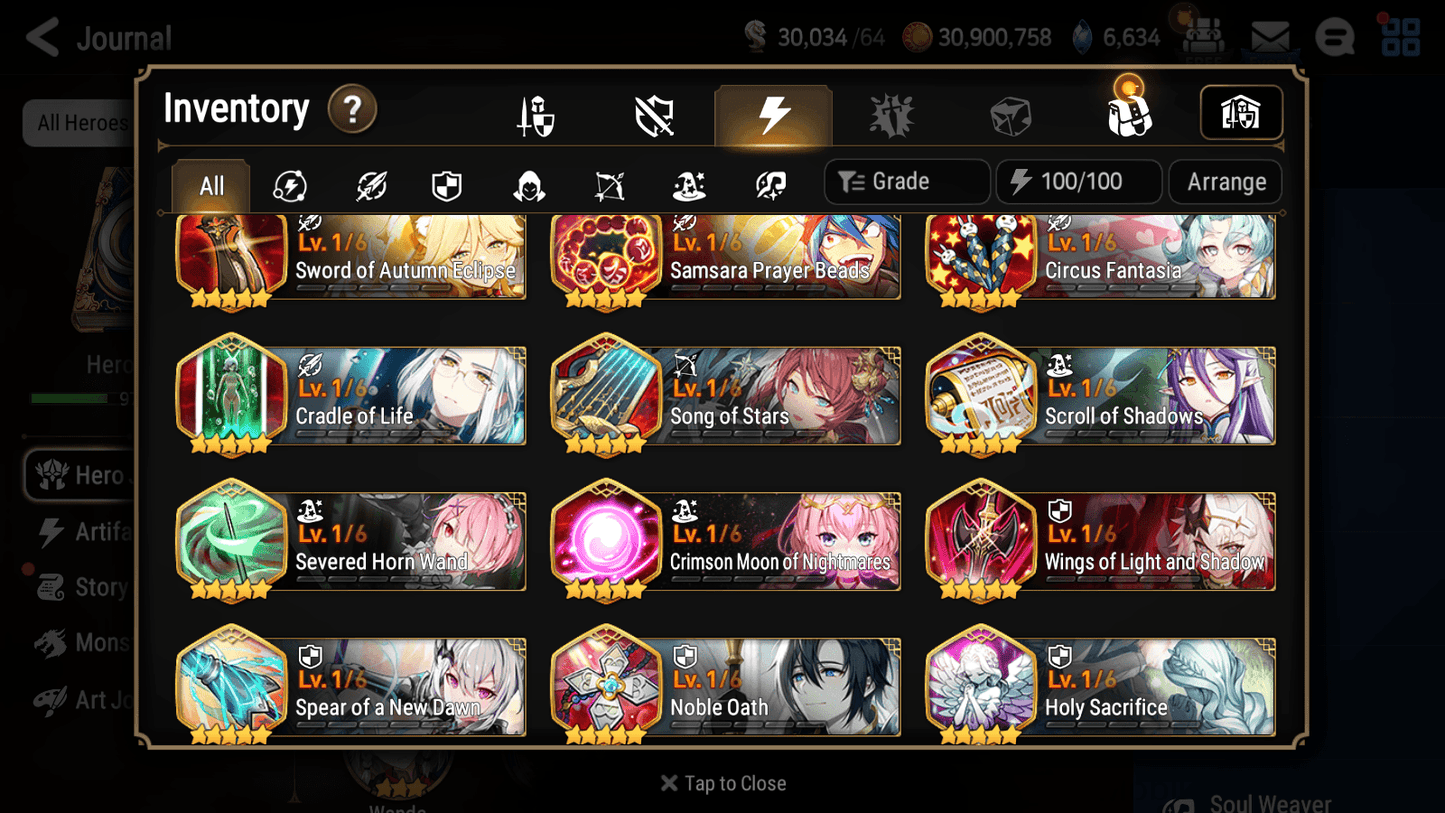The image size is (1445, 813).
Task: Open the app grid menu icon top right
Action: 1400,37
